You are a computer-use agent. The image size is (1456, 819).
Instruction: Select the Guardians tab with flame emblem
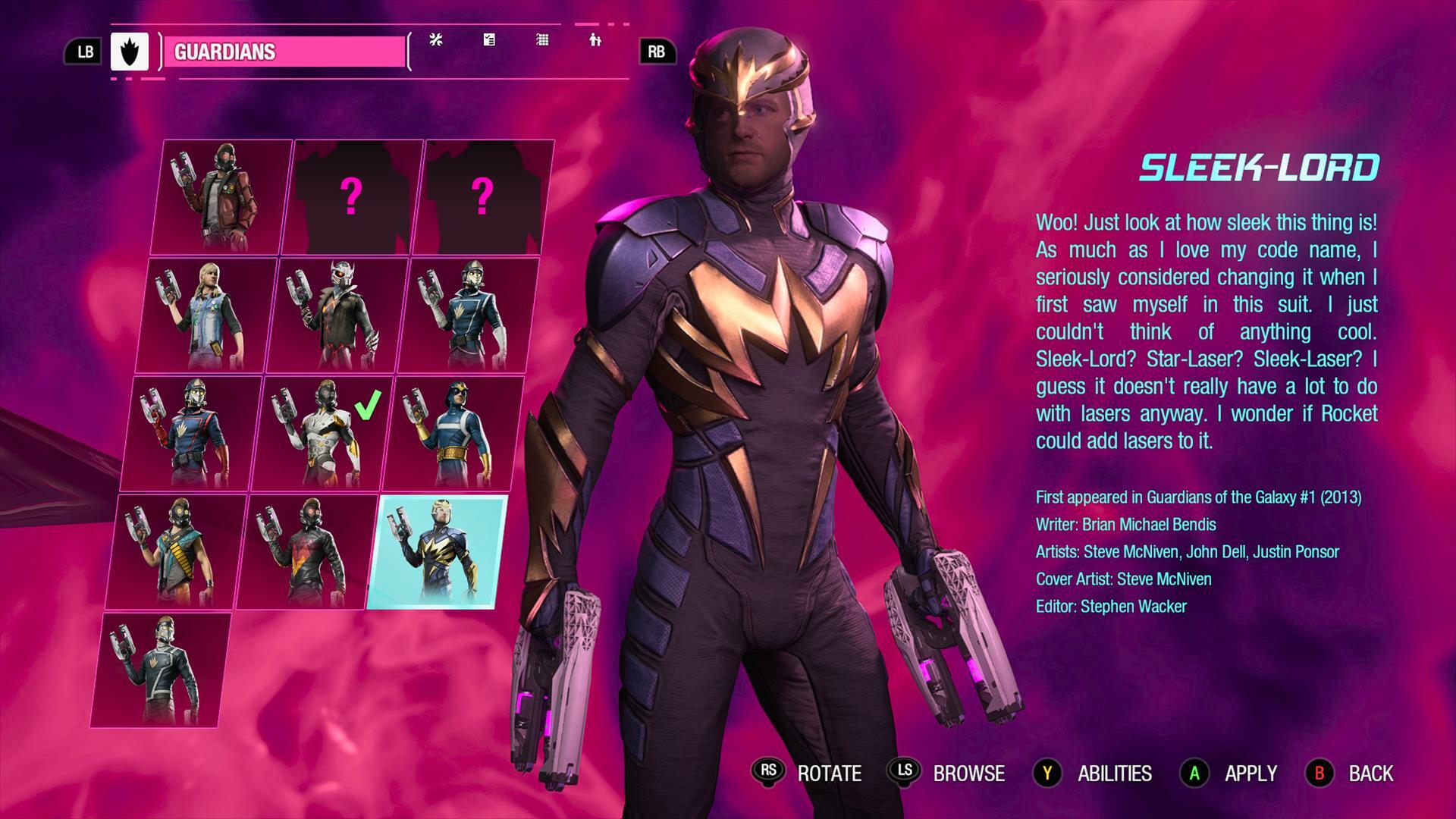130,52
